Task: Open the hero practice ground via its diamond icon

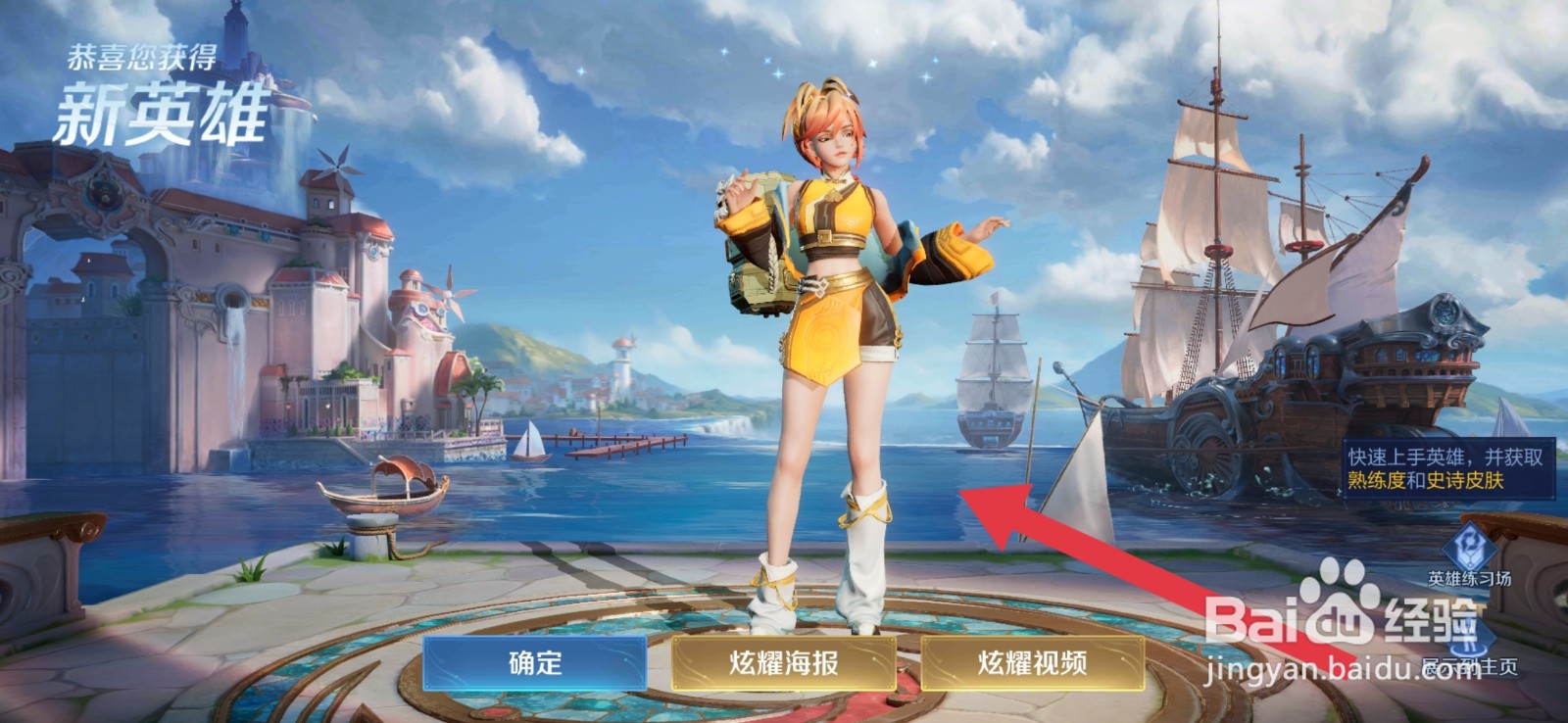Action: click(1467, 547)
